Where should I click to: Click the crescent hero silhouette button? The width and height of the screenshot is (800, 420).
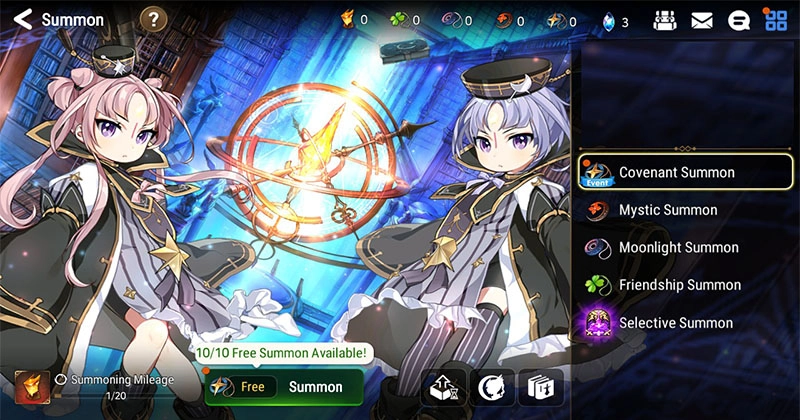click(x=492, y=387)
